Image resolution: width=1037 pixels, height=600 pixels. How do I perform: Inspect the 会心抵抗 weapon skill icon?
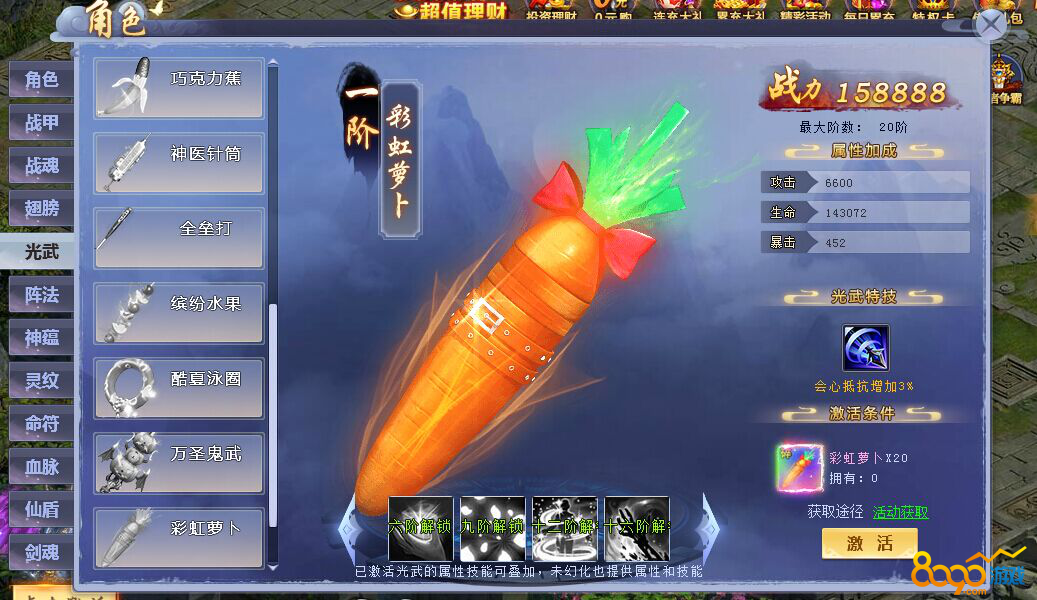[865, 348]
